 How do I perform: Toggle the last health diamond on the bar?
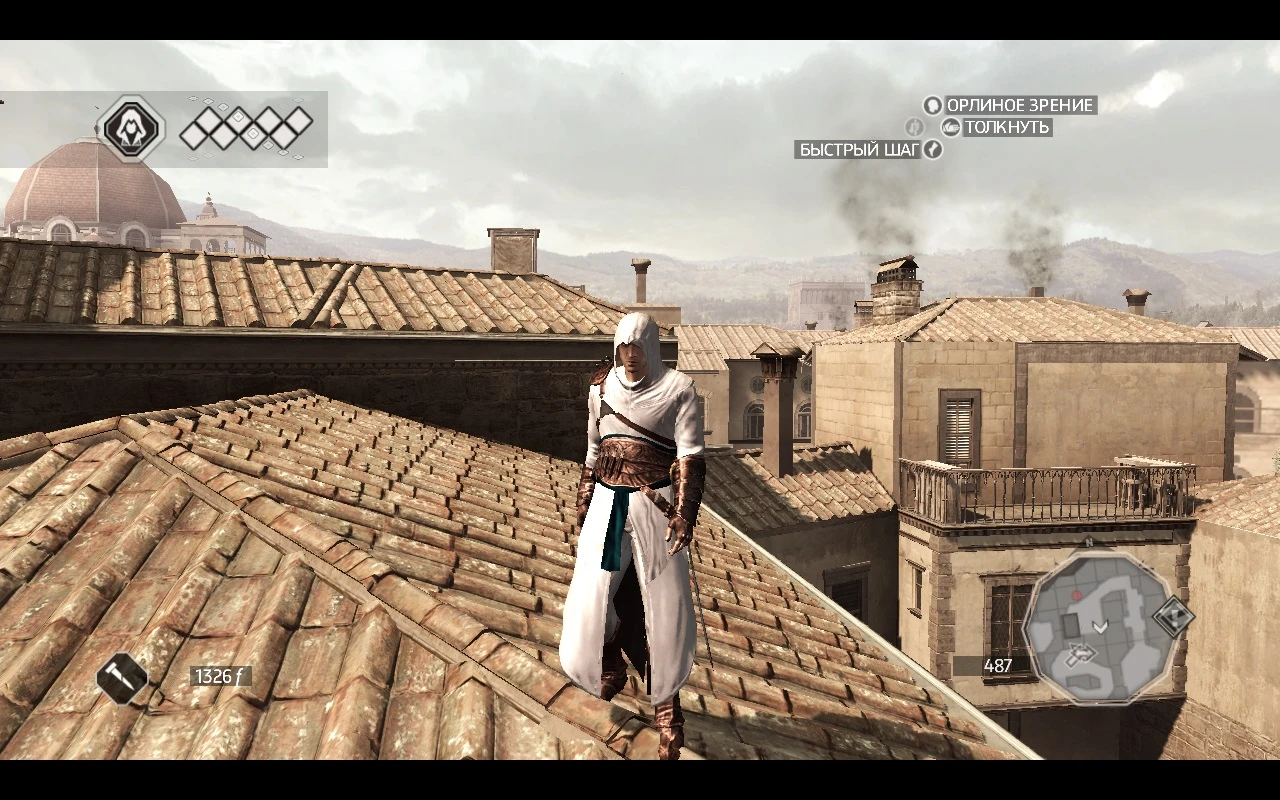(x=298, y=122)
